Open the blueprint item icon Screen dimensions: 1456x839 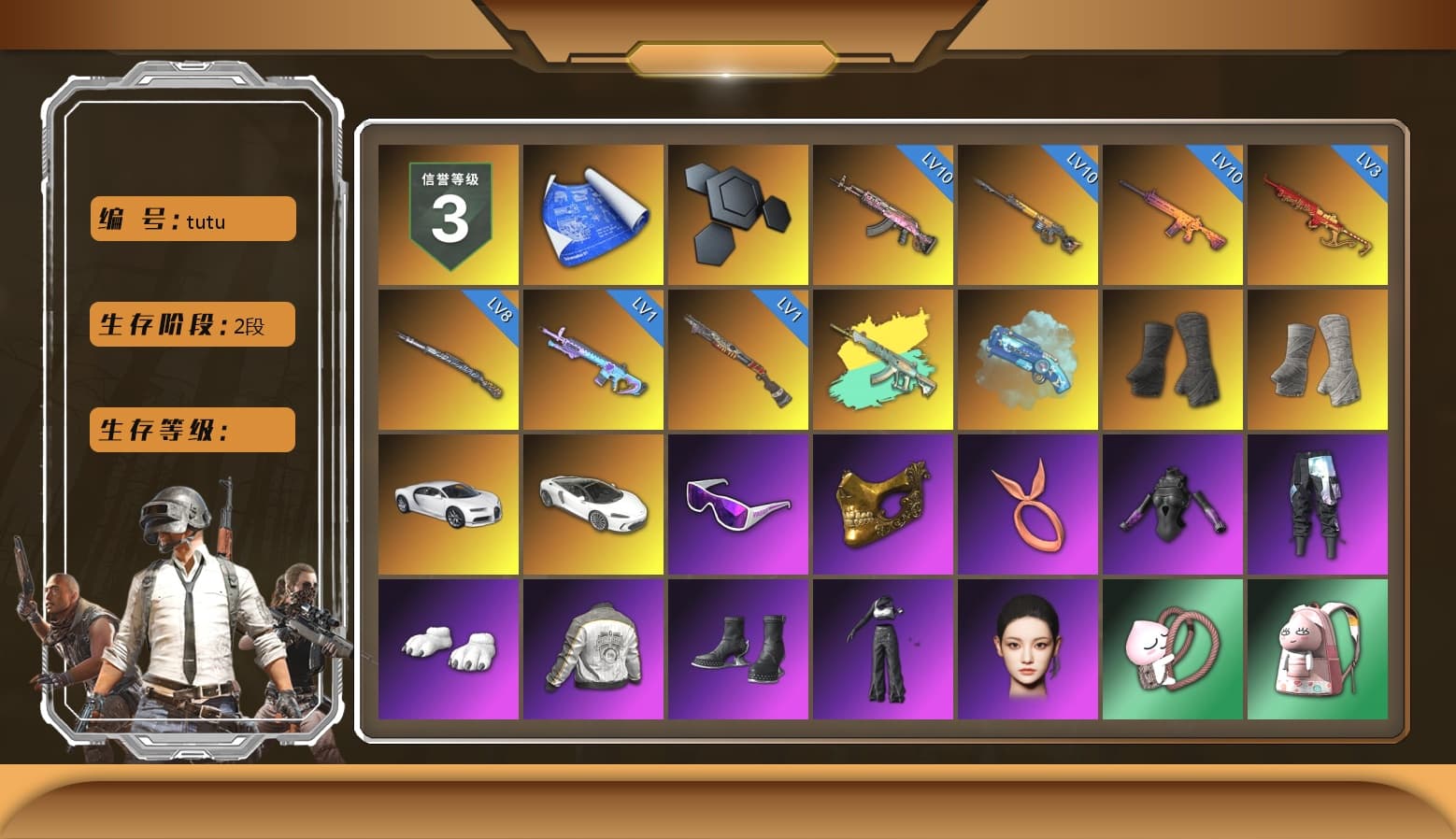592,213
